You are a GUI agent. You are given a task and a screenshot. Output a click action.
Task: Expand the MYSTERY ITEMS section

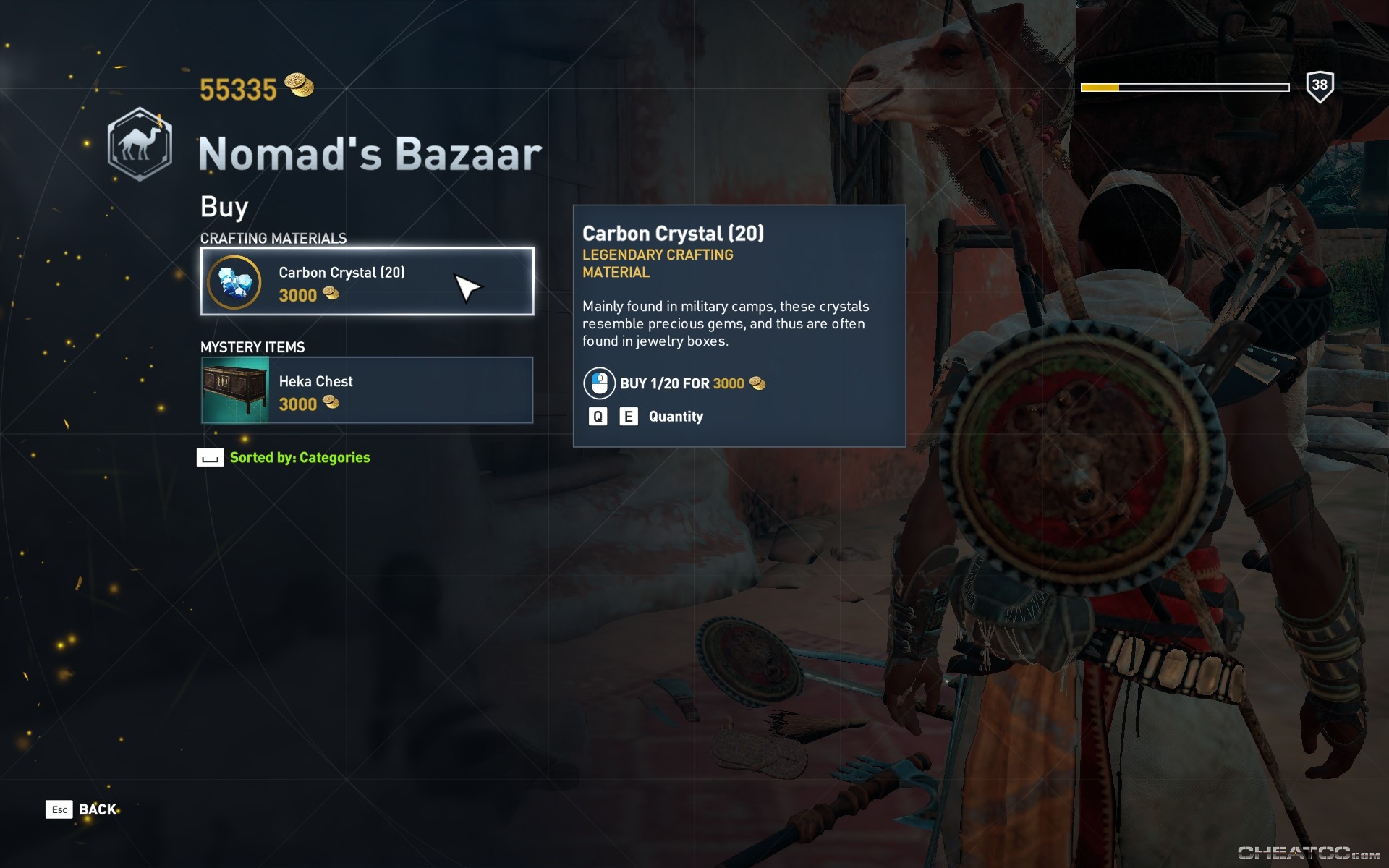[252, 347]
